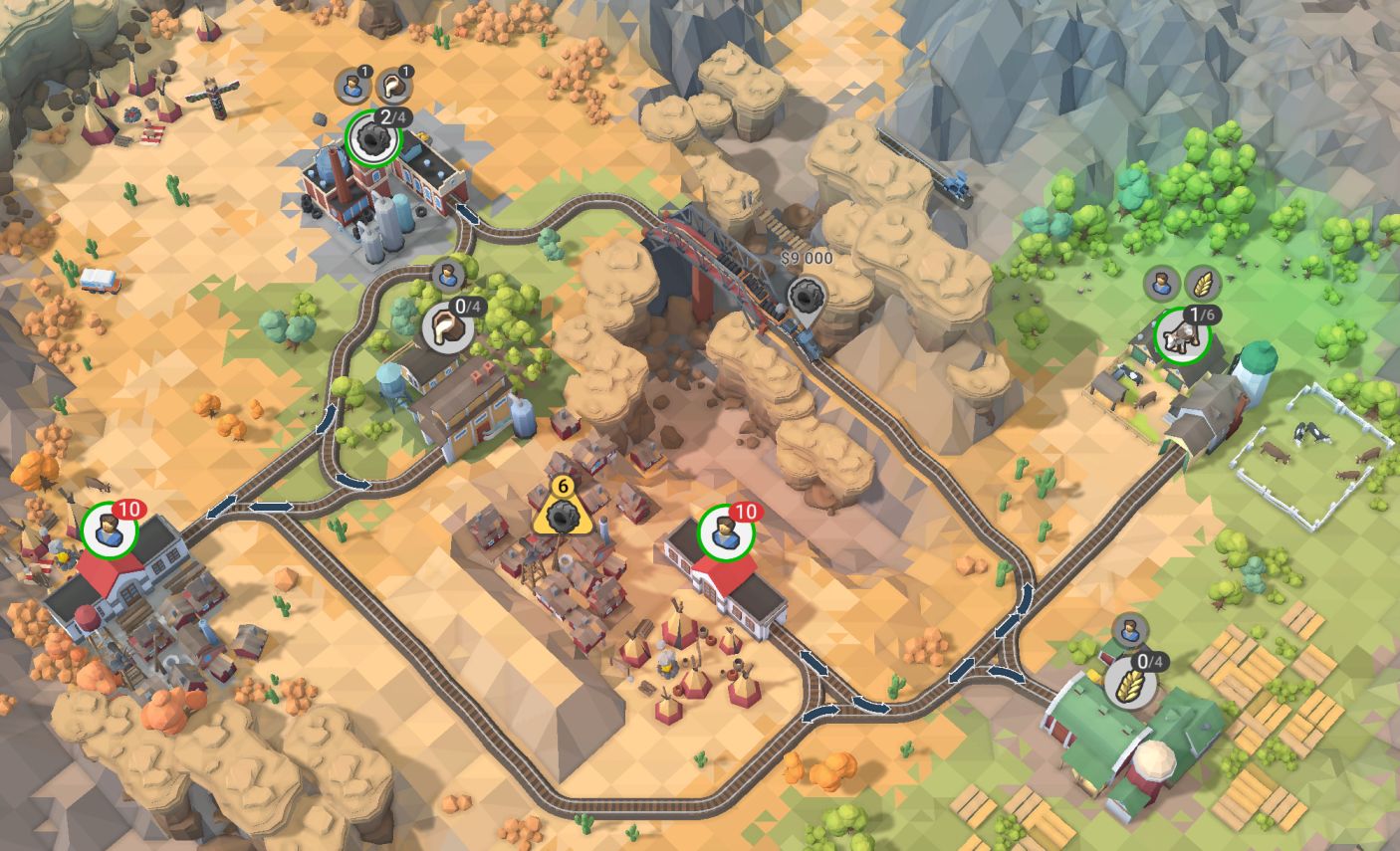1400x851 pixels.
Task: Select the yellow triangle tire demand marker
Action: click(x=564, y=513)
